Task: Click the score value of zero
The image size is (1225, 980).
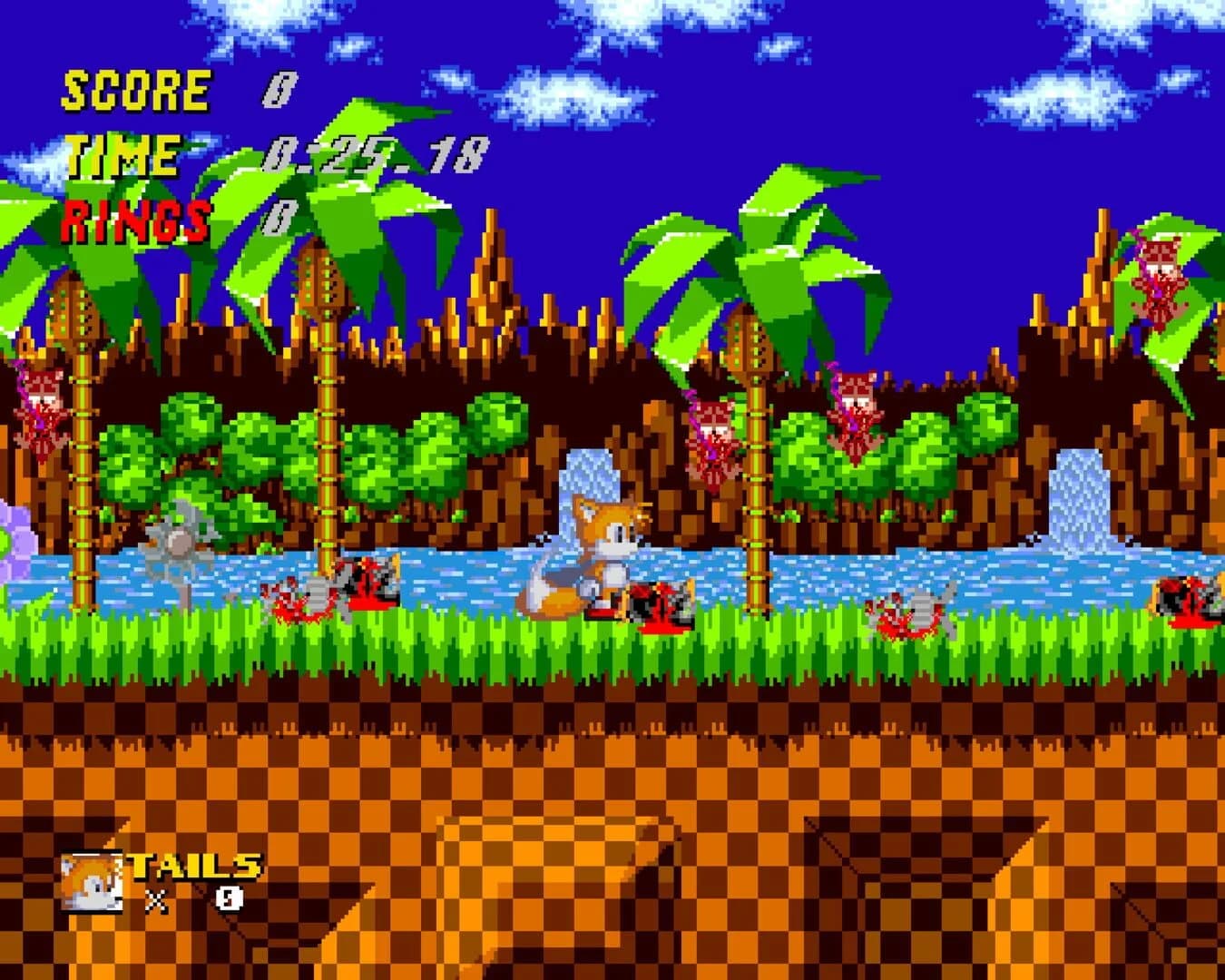Action: coord(279,86)
